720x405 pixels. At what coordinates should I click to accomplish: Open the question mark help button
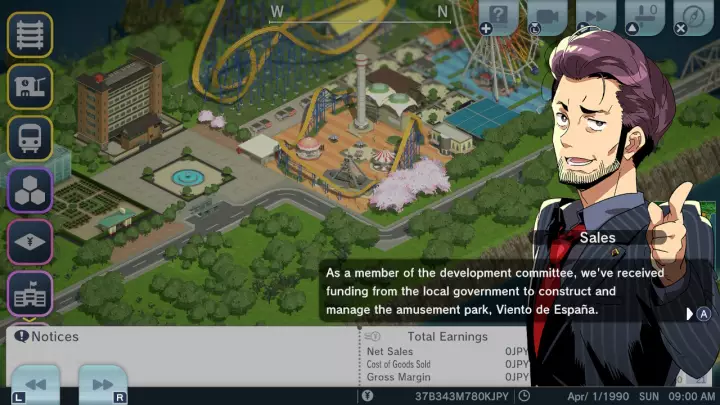(500, 17)
